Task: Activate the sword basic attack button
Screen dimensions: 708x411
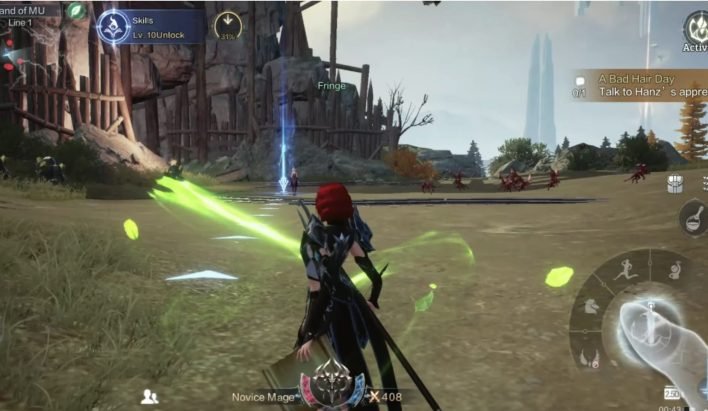Action: tap(649, 323)
